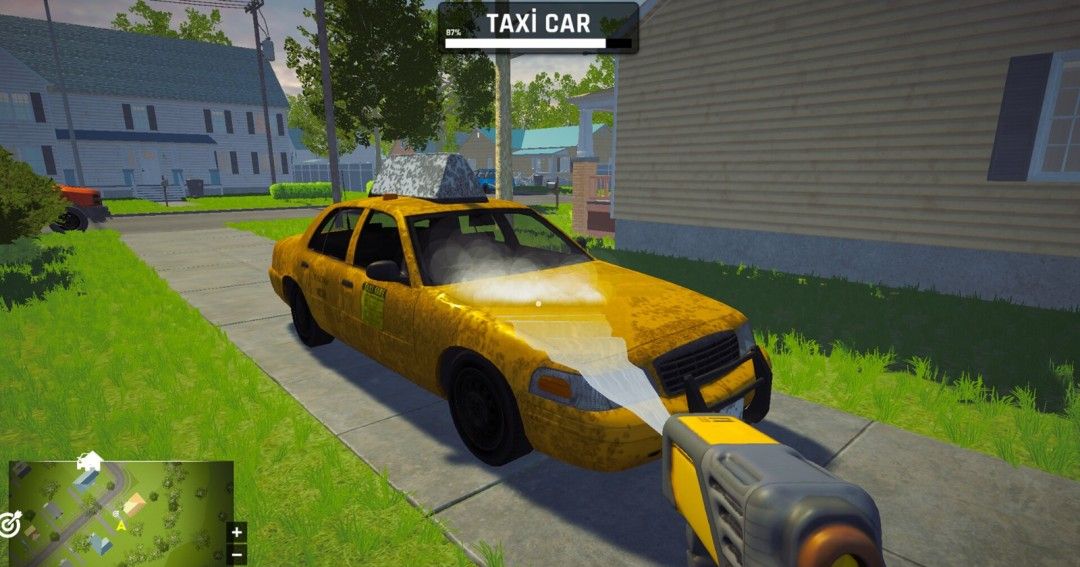Select the white house marker on minimap
Screen dimensions: 1080x567
point(89,460)
